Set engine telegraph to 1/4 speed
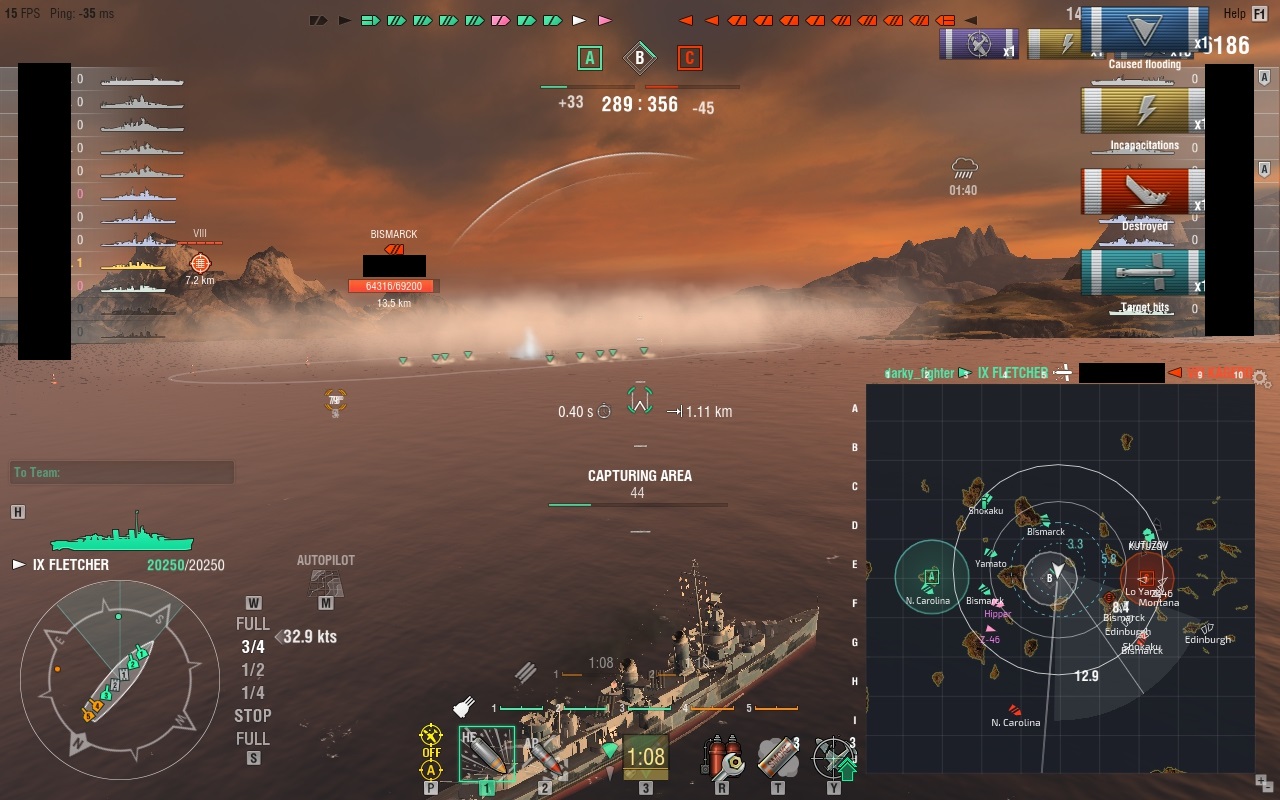 [253, 693]
